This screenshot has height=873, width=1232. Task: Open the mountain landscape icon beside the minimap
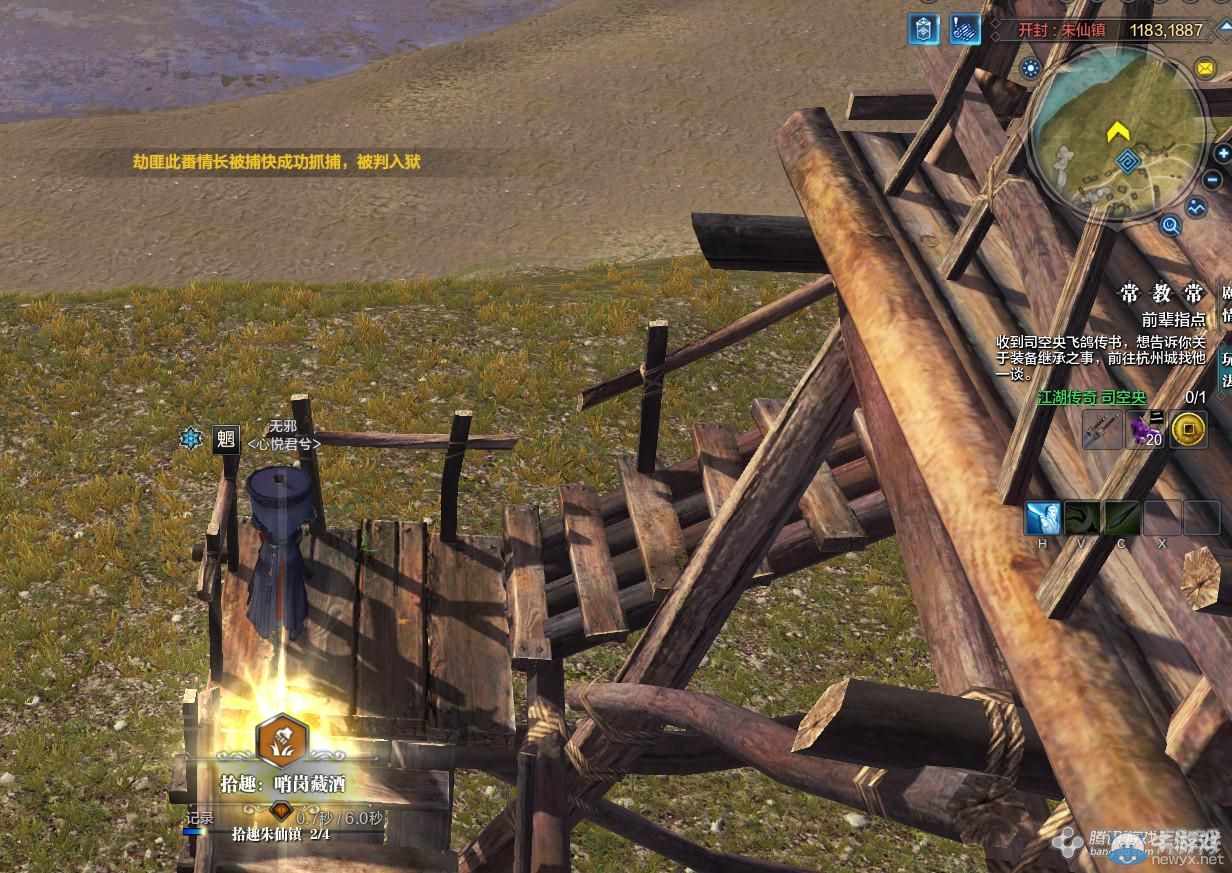[x=1196, y=208]
